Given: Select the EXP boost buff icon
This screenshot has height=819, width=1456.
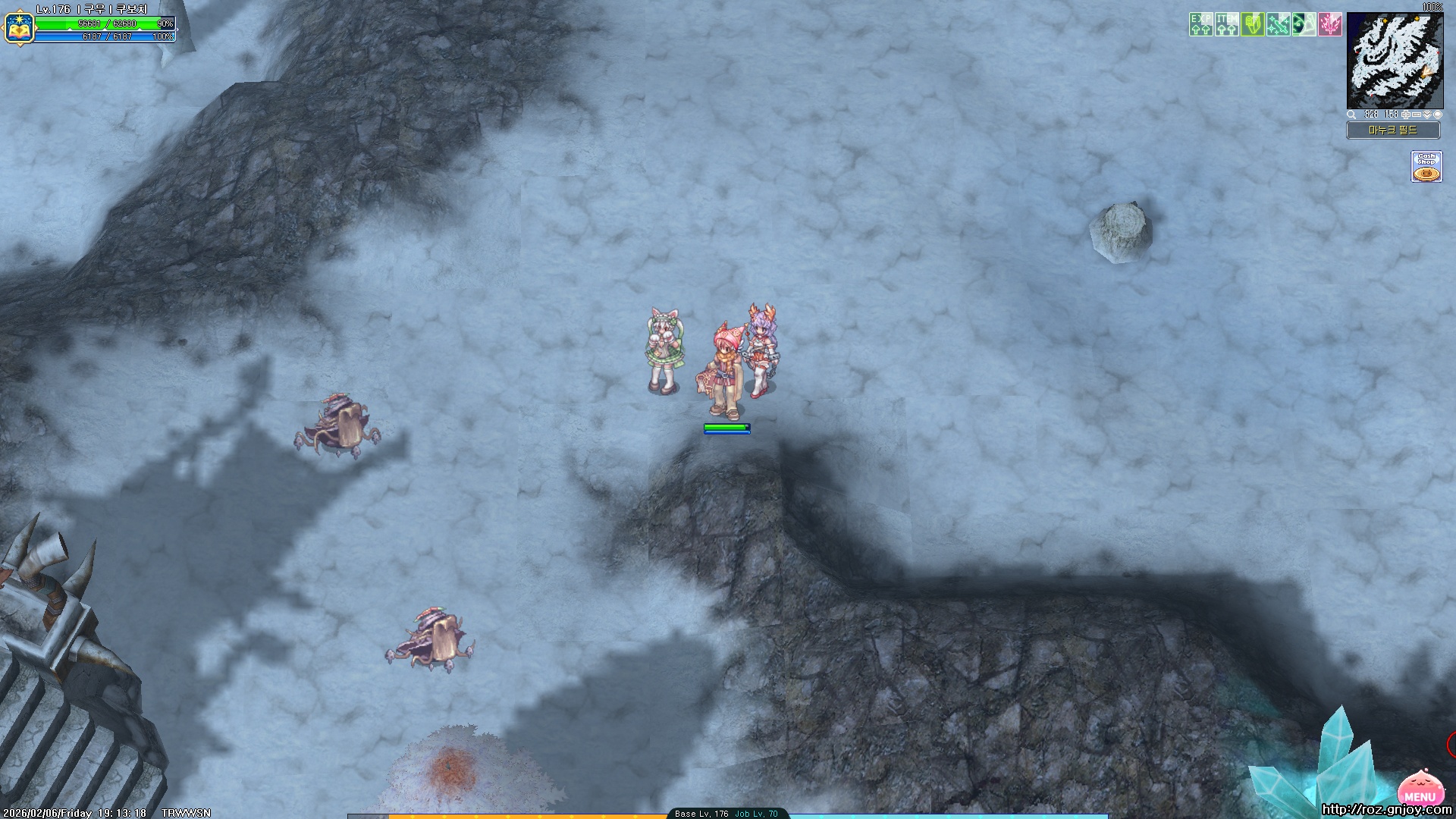Looking at the screenshot, I should pyautogui.click(x=1200, y=24).
